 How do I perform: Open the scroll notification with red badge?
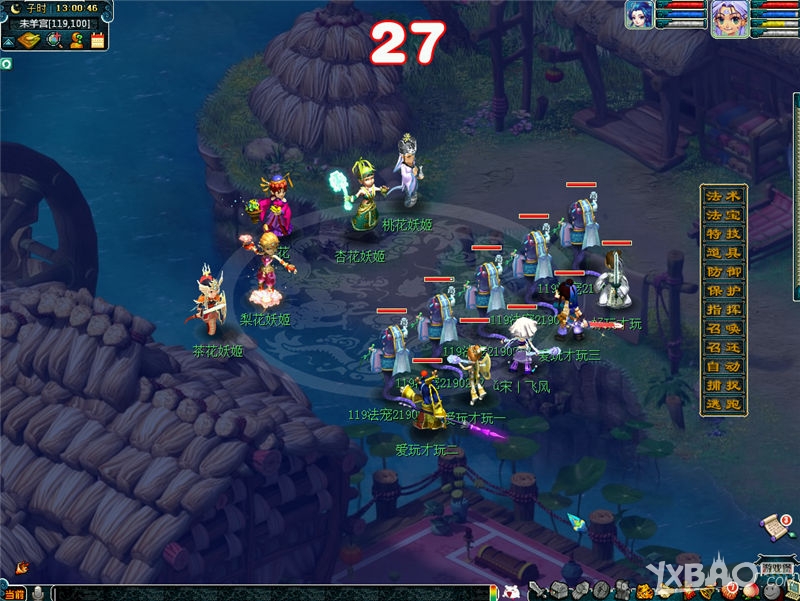tap(775, 525)
